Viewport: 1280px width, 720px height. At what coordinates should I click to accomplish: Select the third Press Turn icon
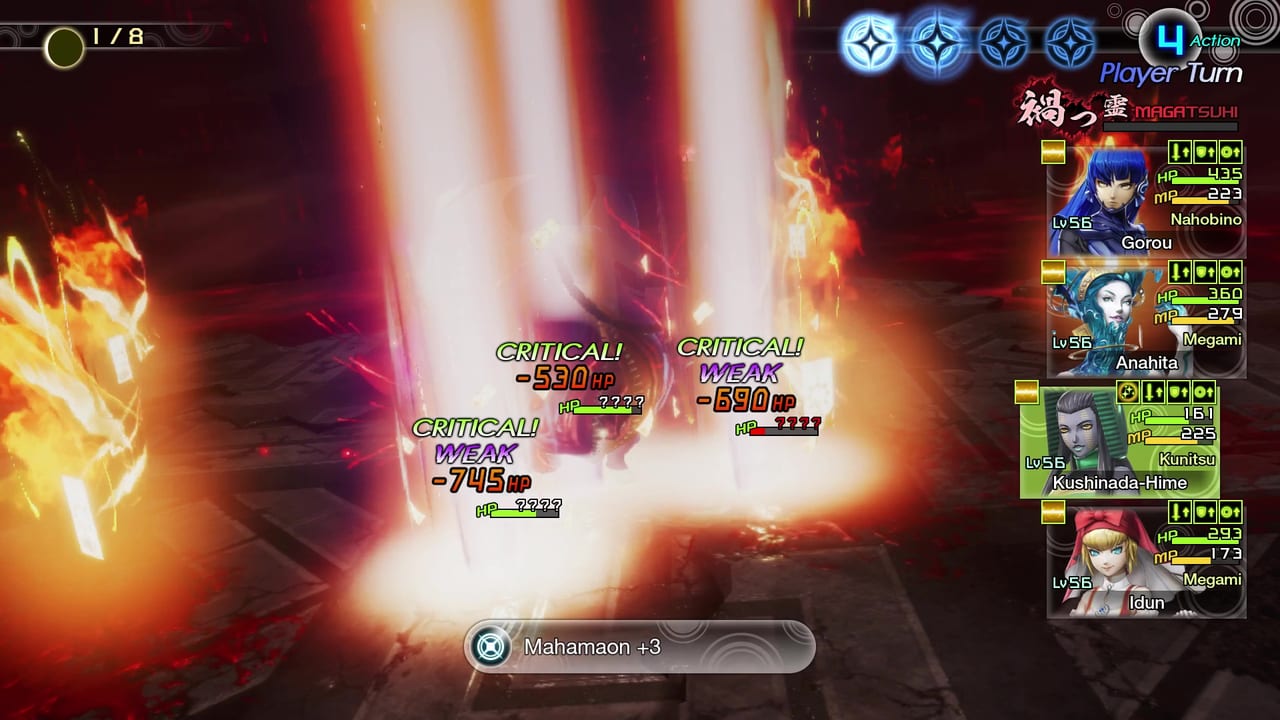tap(1002, 42)
